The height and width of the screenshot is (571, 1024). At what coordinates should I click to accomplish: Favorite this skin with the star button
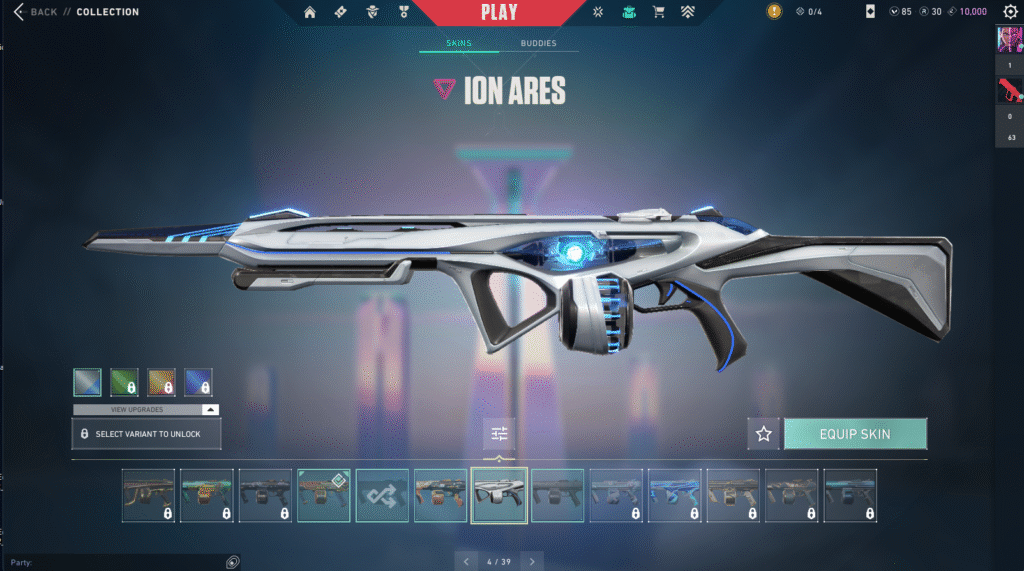(x=764, y=434)
